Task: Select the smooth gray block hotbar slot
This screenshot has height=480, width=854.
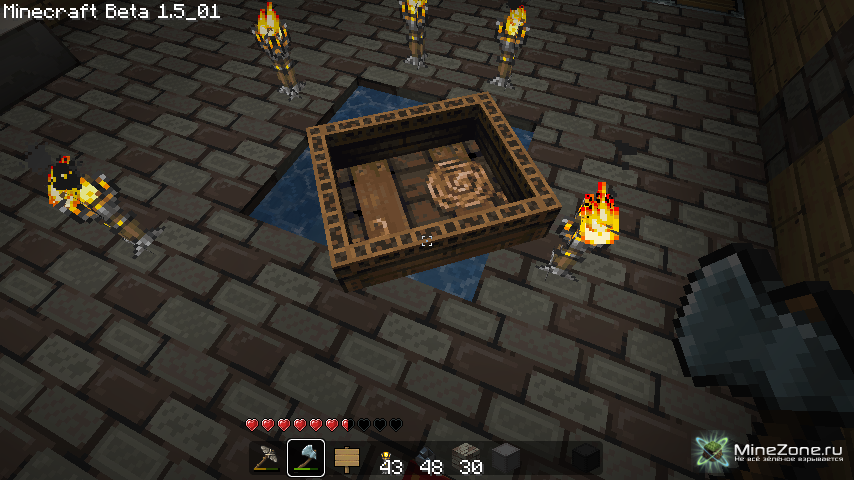Action: [506, 458]
